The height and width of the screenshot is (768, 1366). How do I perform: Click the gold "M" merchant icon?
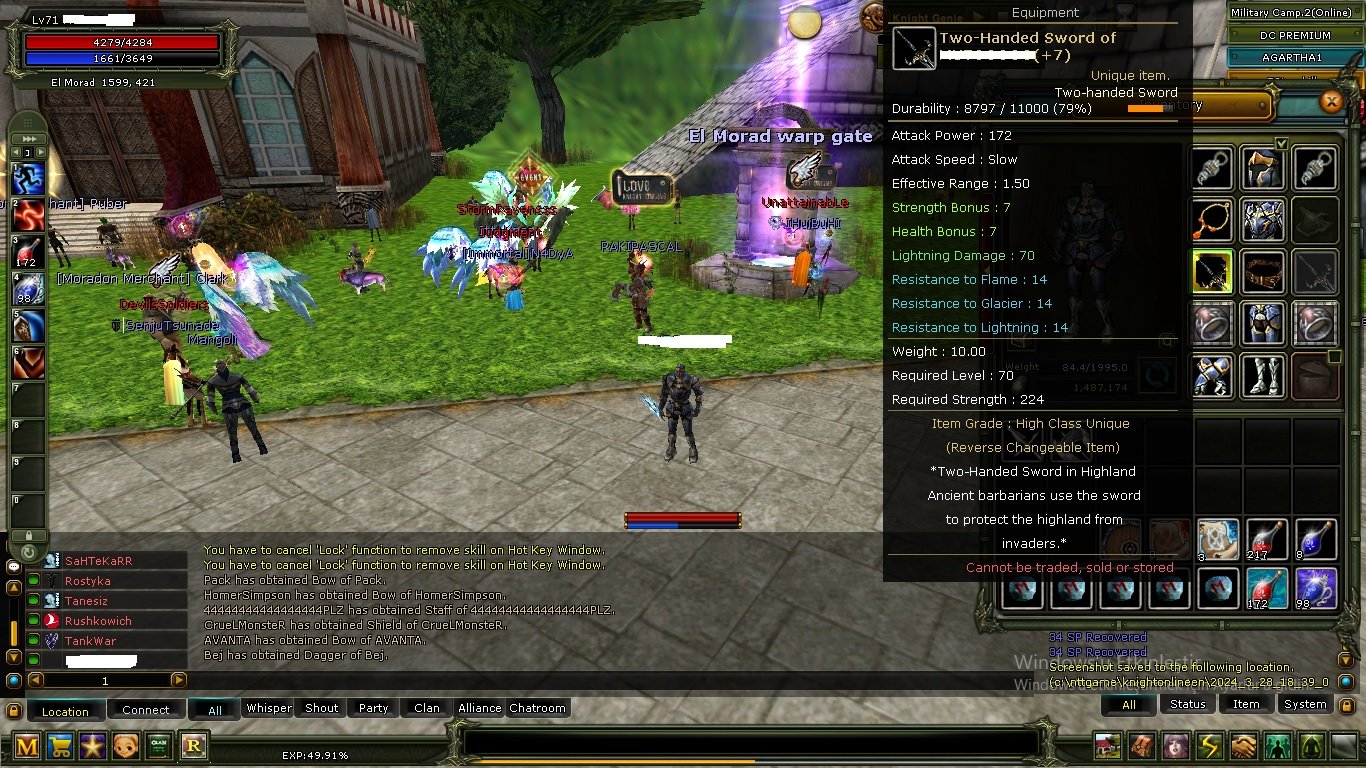point(25,745)
